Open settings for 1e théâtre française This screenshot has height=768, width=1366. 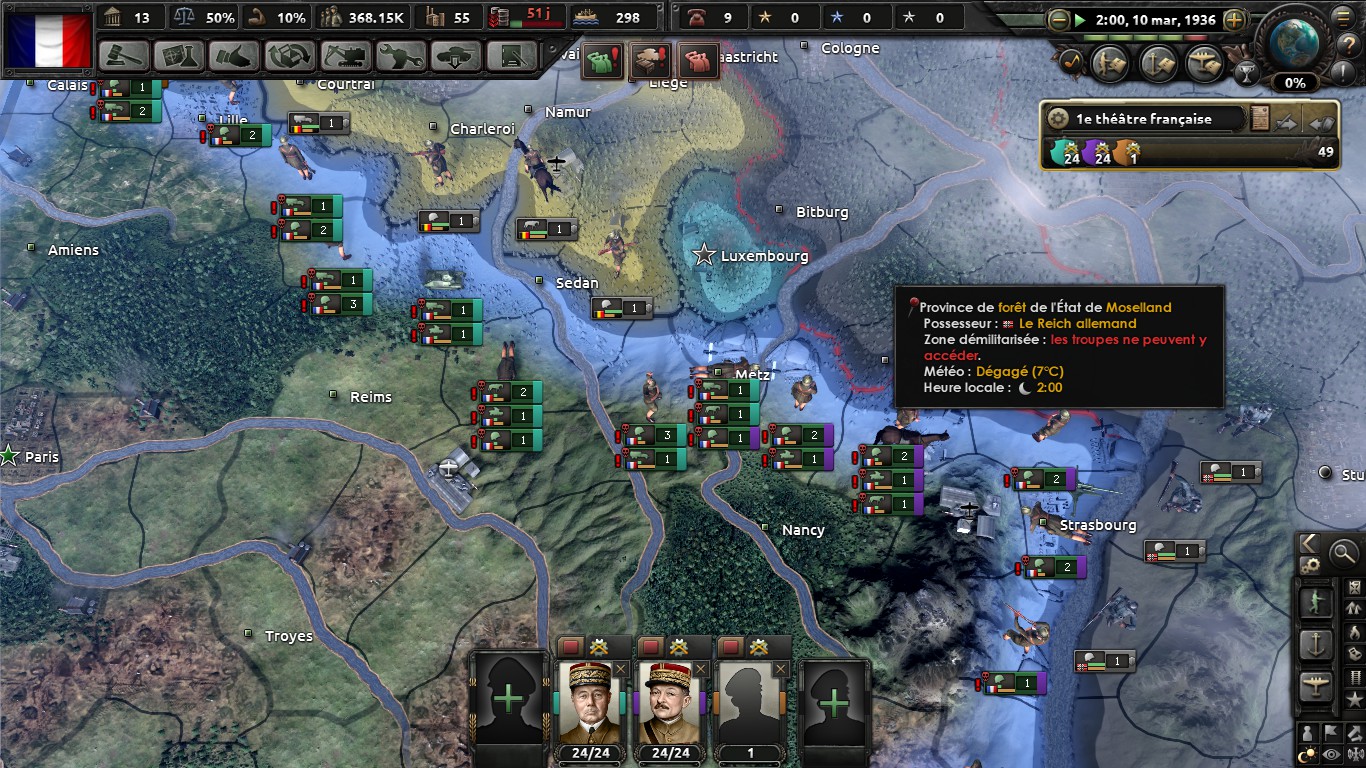tap(1057, 118)
